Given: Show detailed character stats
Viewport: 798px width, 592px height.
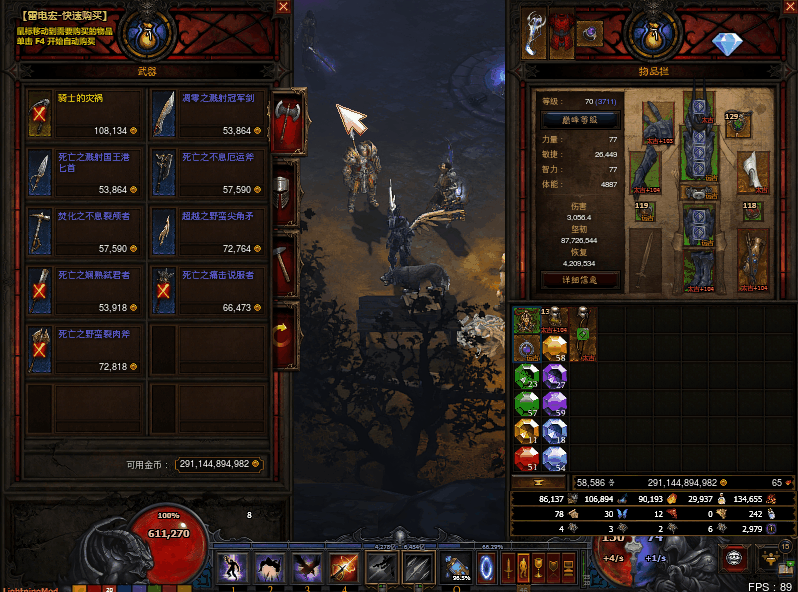Looking at the screenshot, I should point(579,281).
